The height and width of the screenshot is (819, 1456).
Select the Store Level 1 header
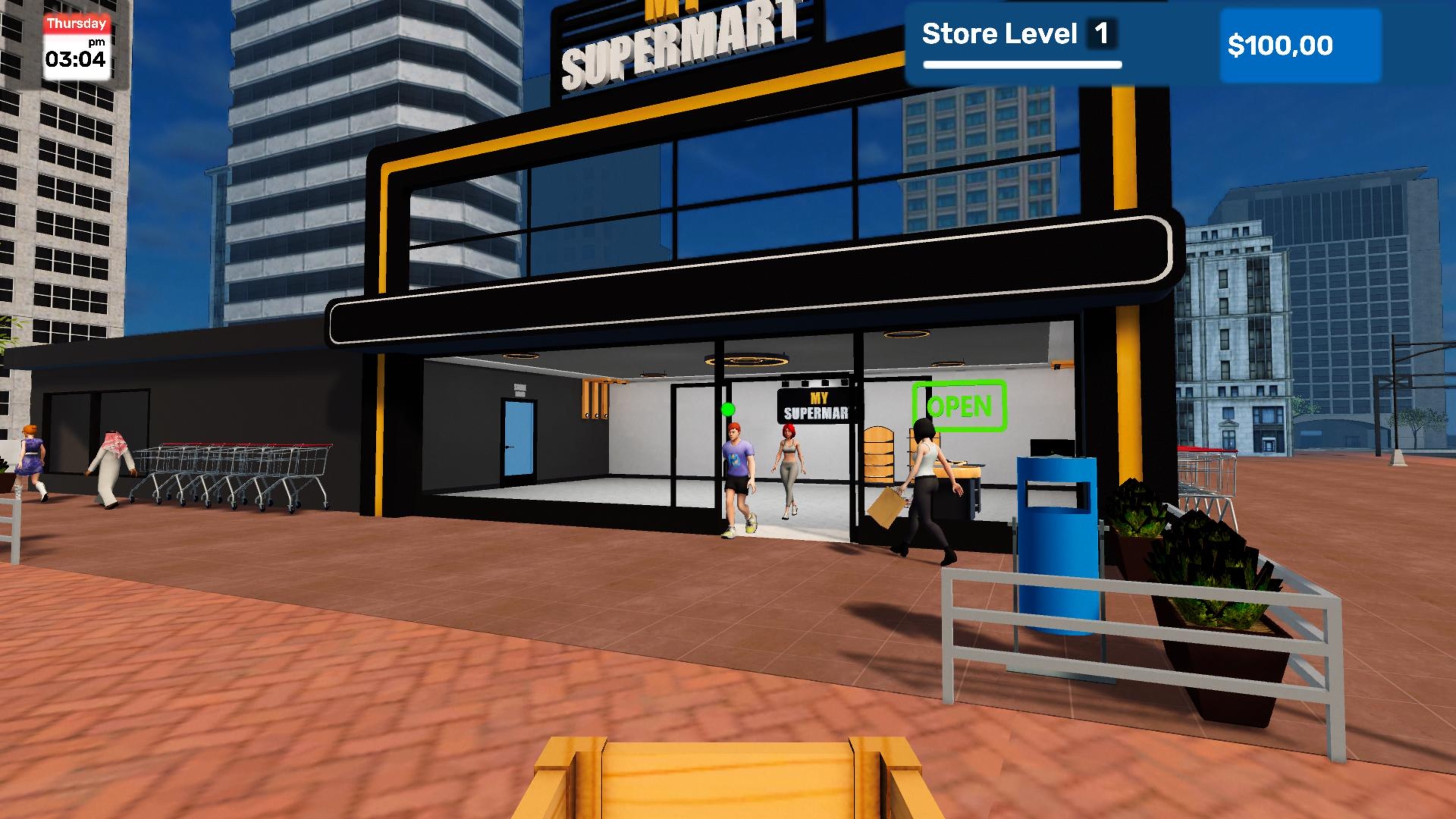(1001, 34)
